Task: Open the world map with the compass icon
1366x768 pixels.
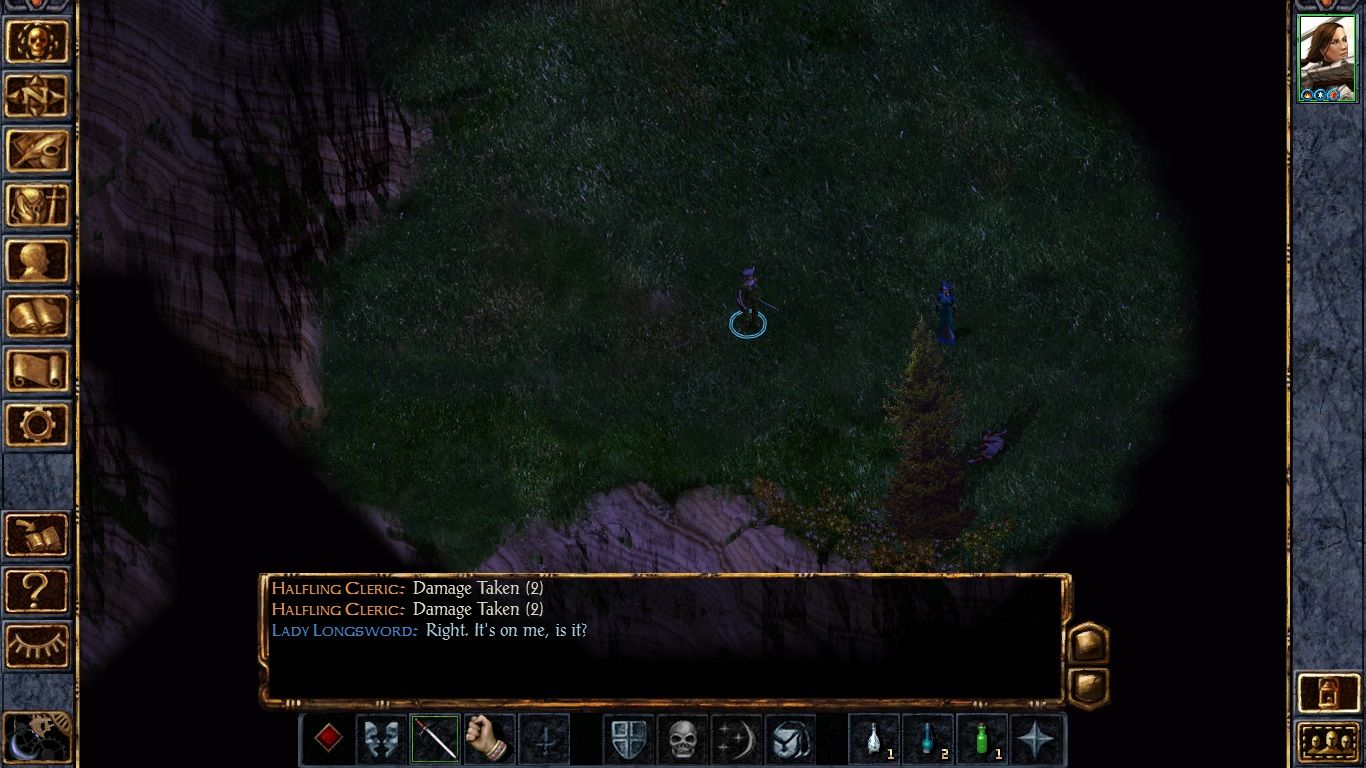Action: click(38, 96)
